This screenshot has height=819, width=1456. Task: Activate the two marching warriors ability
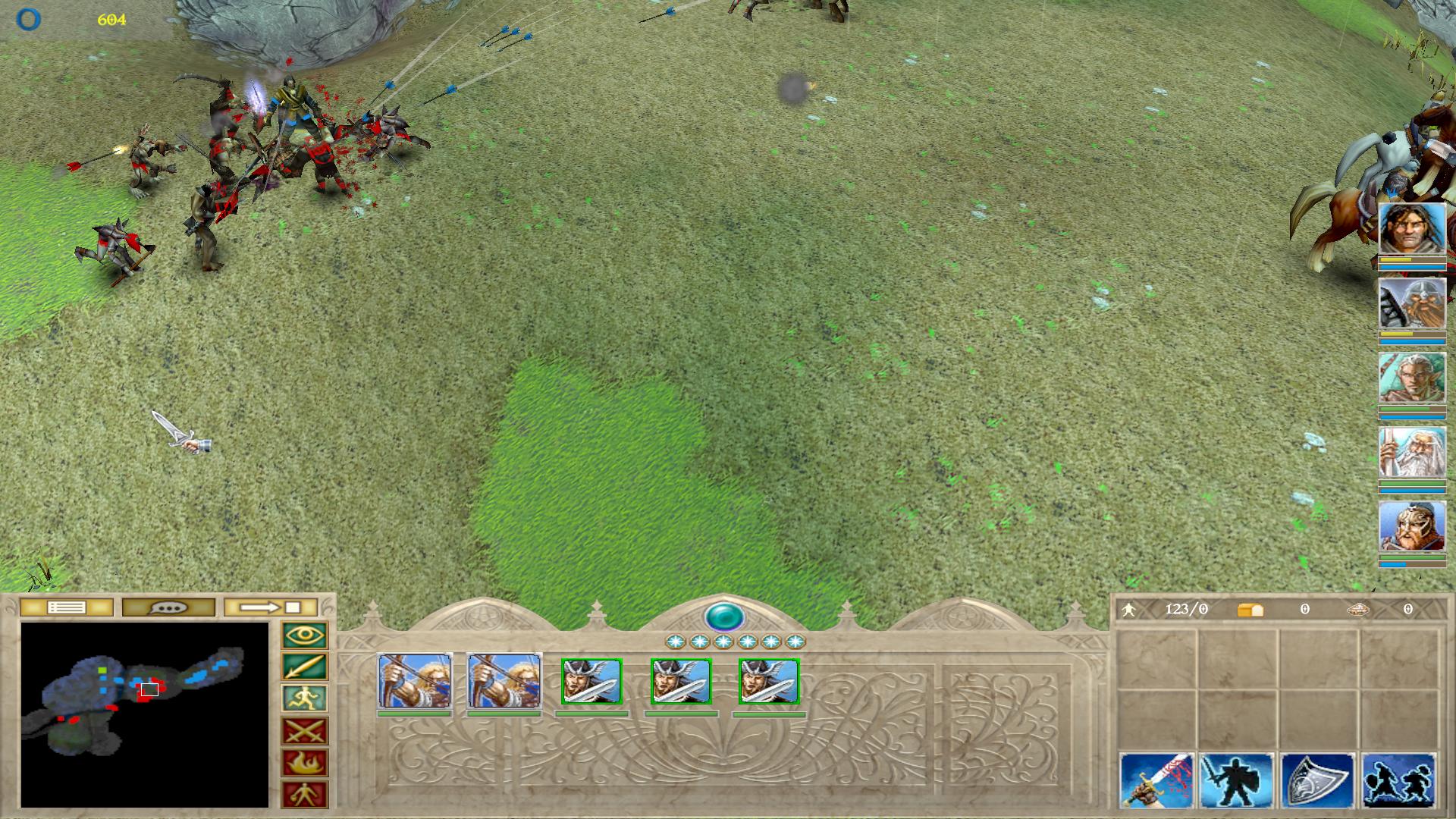pyautogui.click(x=1398, y=780)
